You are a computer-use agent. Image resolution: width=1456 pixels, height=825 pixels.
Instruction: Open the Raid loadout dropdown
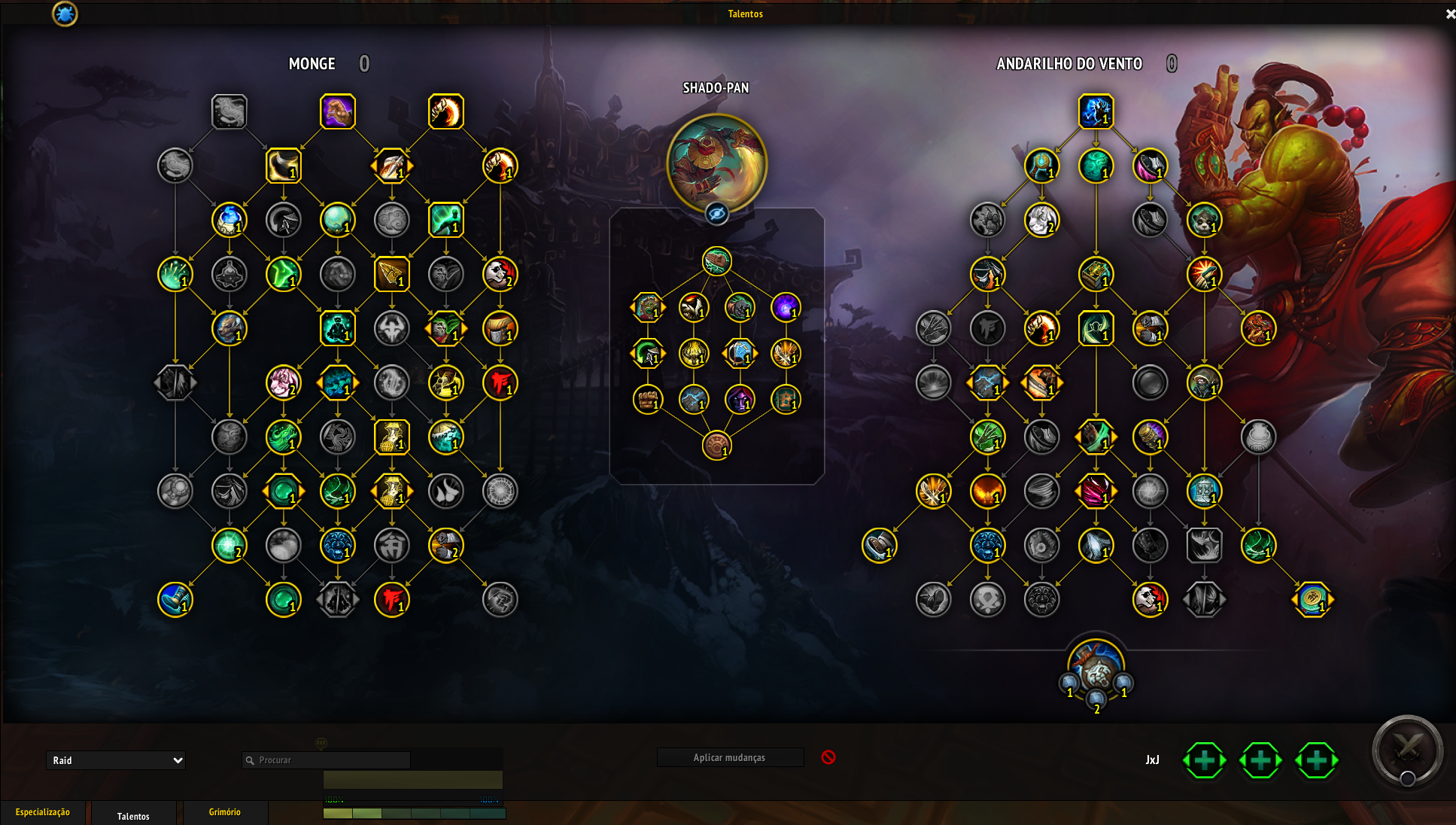(x=116, y=760)
